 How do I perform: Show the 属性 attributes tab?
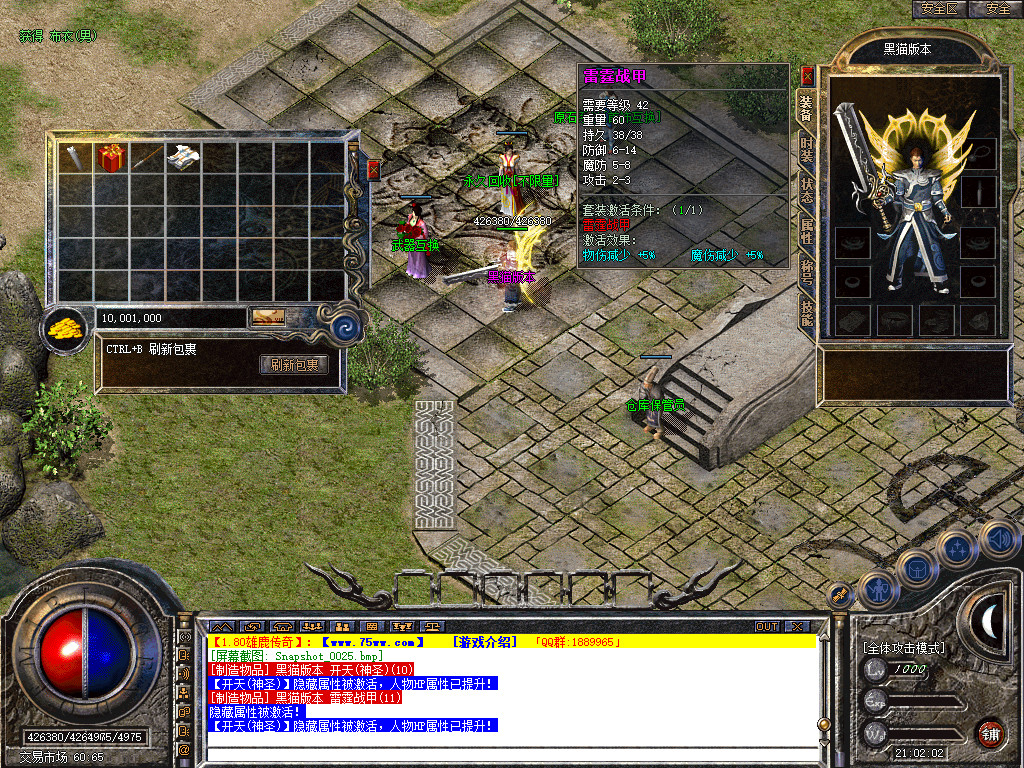click(x=806, y=232)
